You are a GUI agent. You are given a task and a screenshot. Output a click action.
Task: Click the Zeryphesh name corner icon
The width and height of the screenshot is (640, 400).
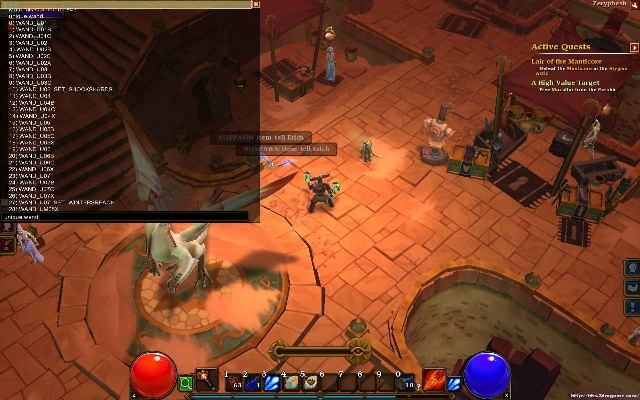(x=634, y=5)
